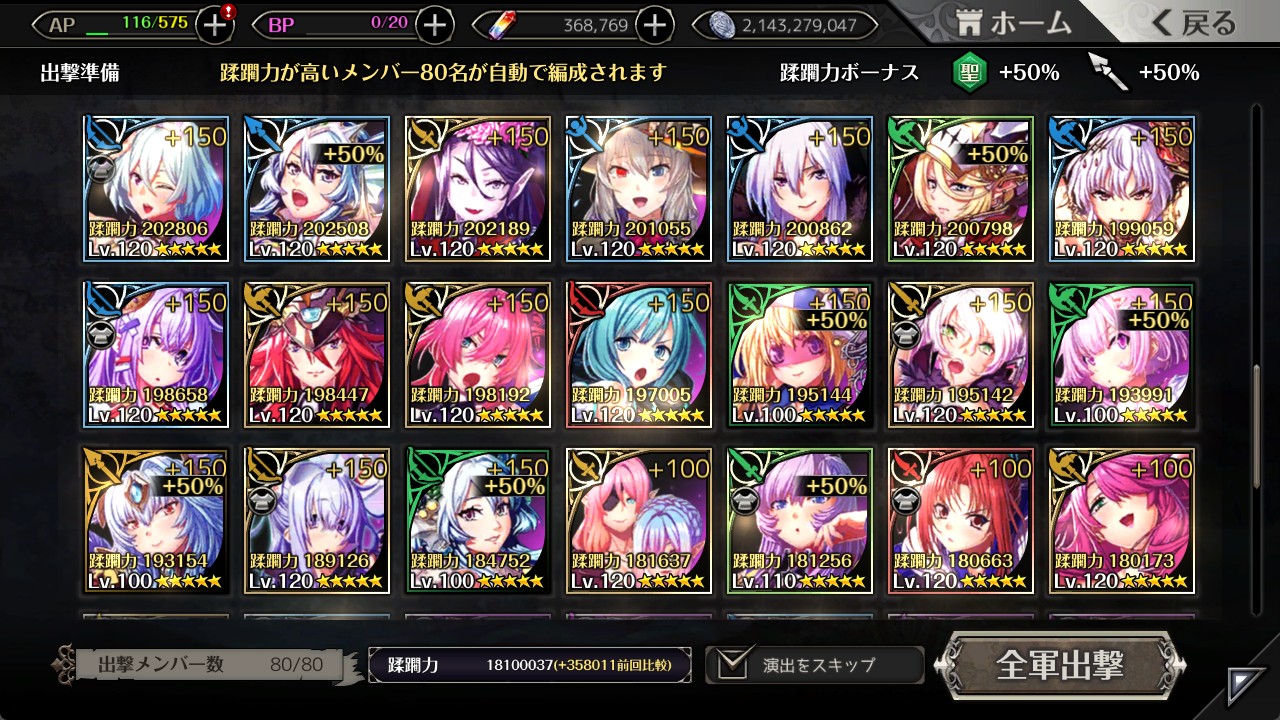Screen dimensions: 1280x720
Task: Open the ホーム home screen
Action: point(1012,24)
